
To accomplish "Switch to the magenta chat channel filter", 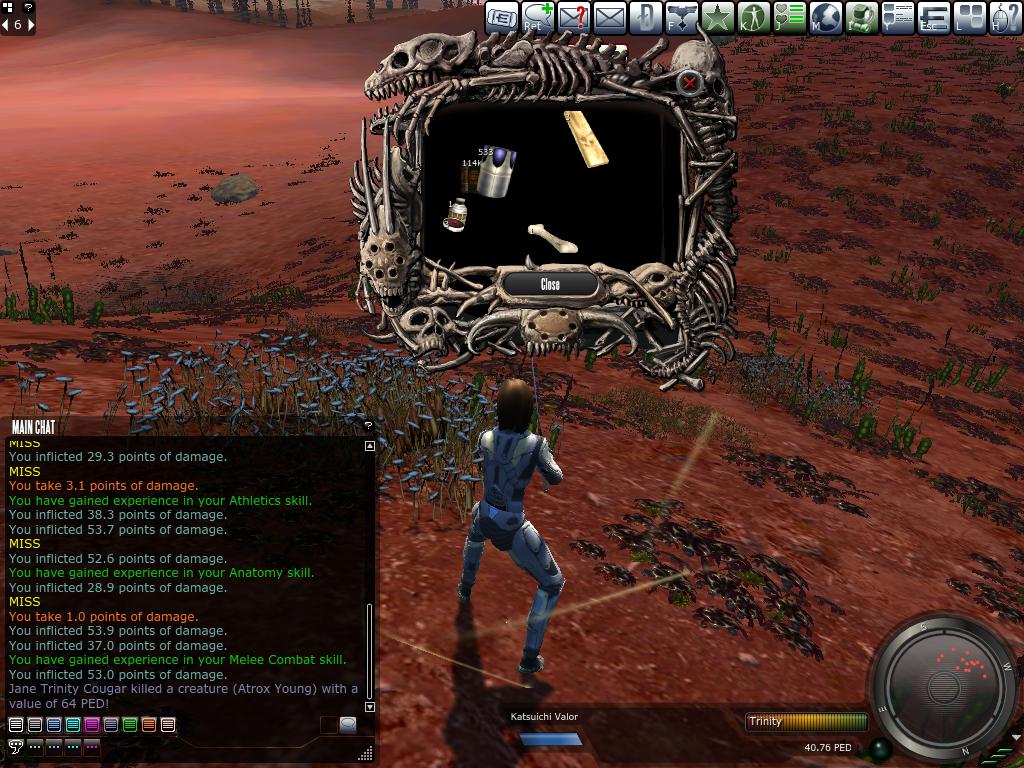I will (92, 725).
